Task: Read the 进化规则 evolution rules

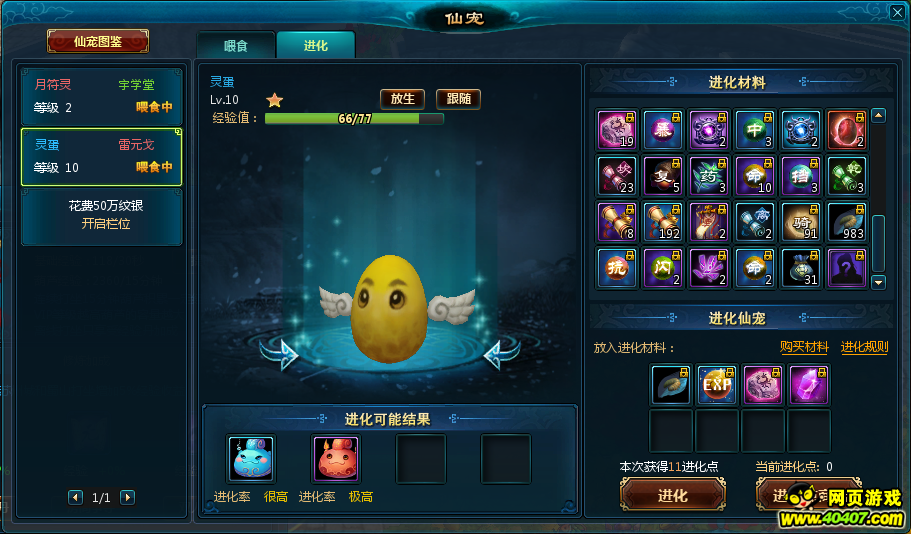Action: point(864,347)
